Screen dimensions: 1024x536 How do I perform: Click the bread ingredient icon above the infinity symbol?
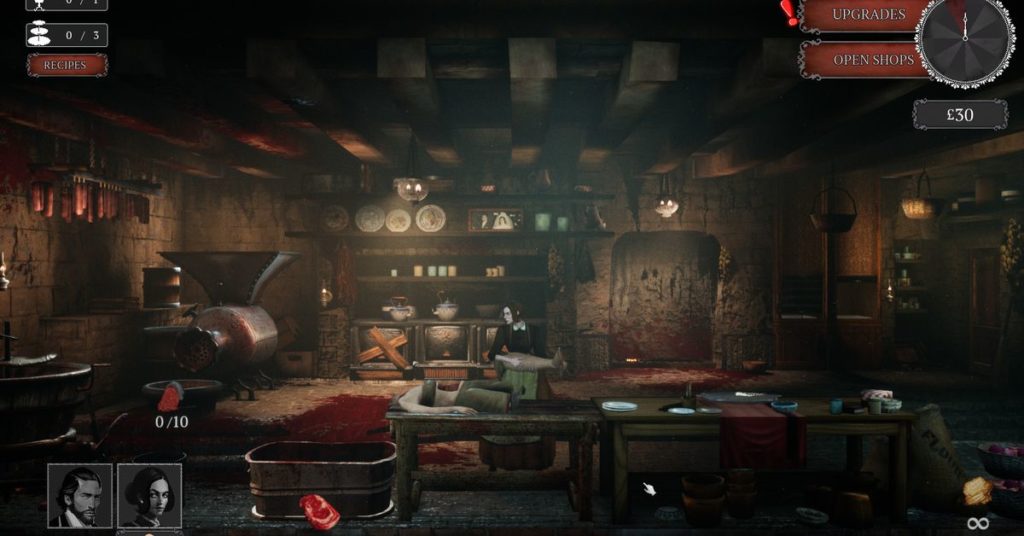point(976,491)
